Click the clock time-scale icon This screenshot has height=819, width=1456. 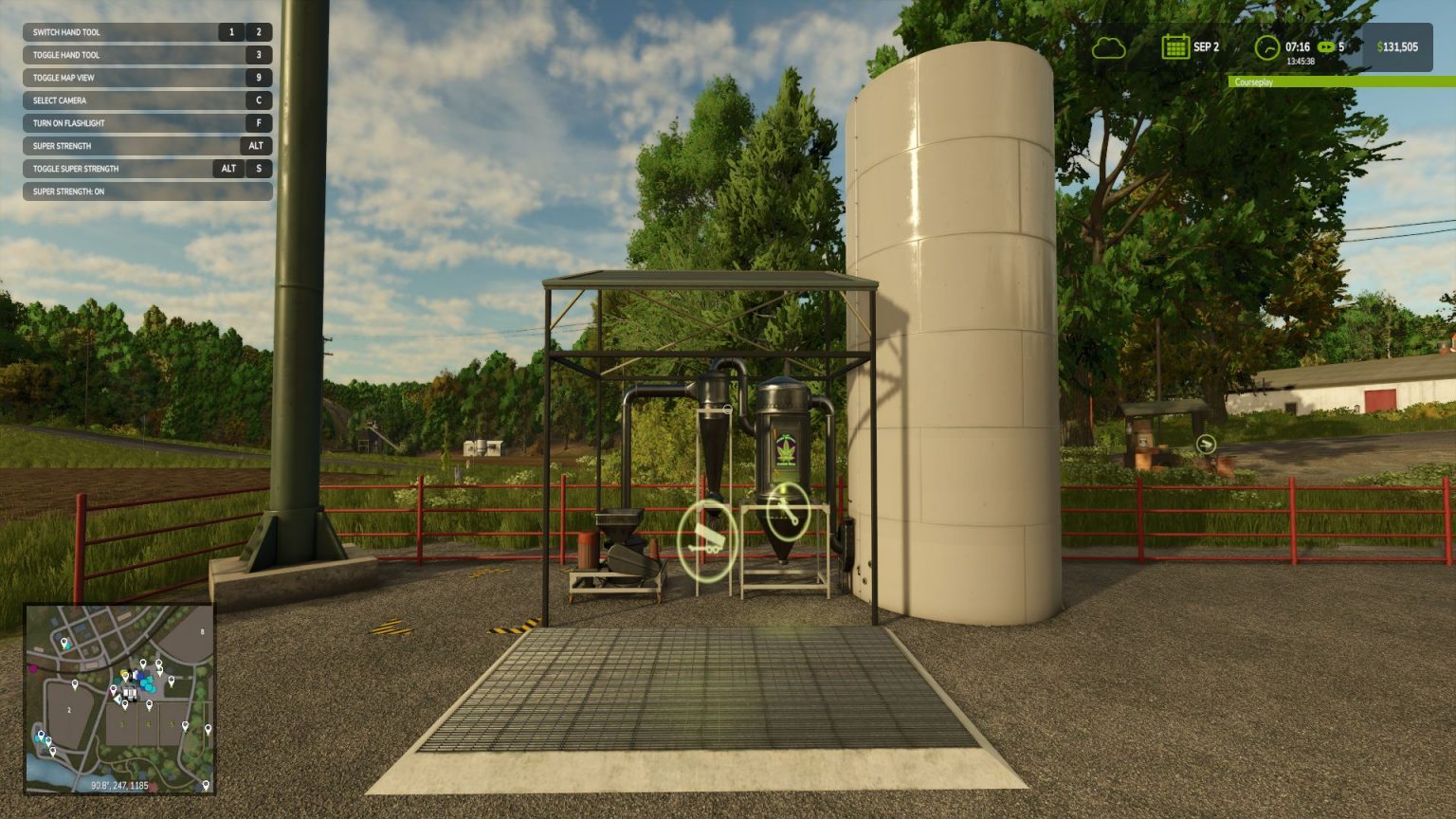[x=1267, y=46]
